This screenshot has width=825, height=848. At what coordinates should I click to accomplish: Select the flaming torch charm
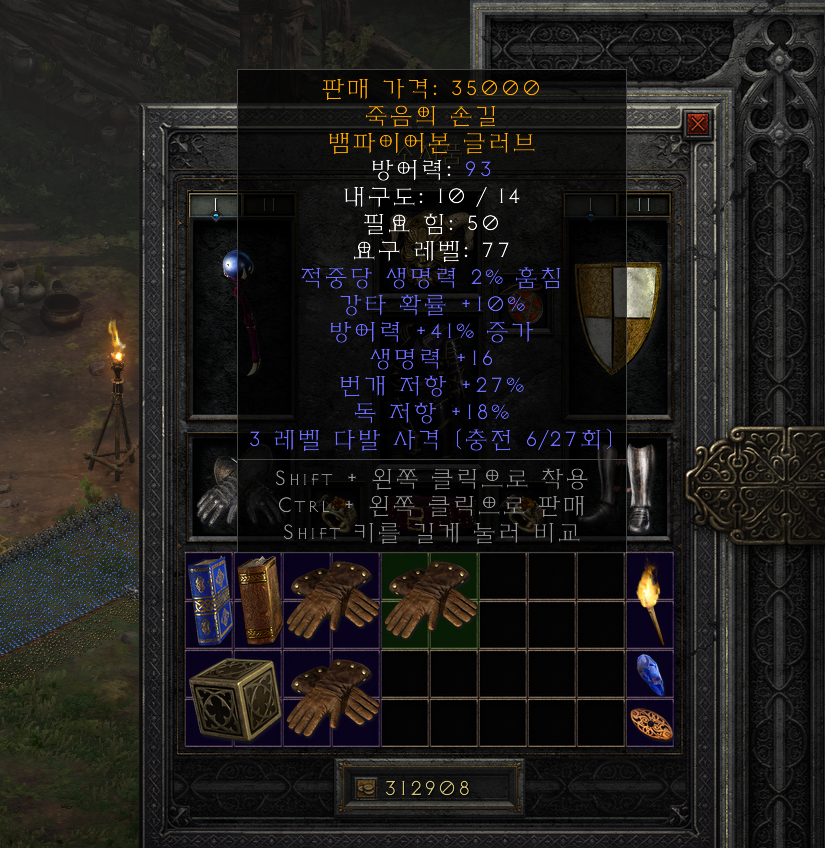[649, 600]
